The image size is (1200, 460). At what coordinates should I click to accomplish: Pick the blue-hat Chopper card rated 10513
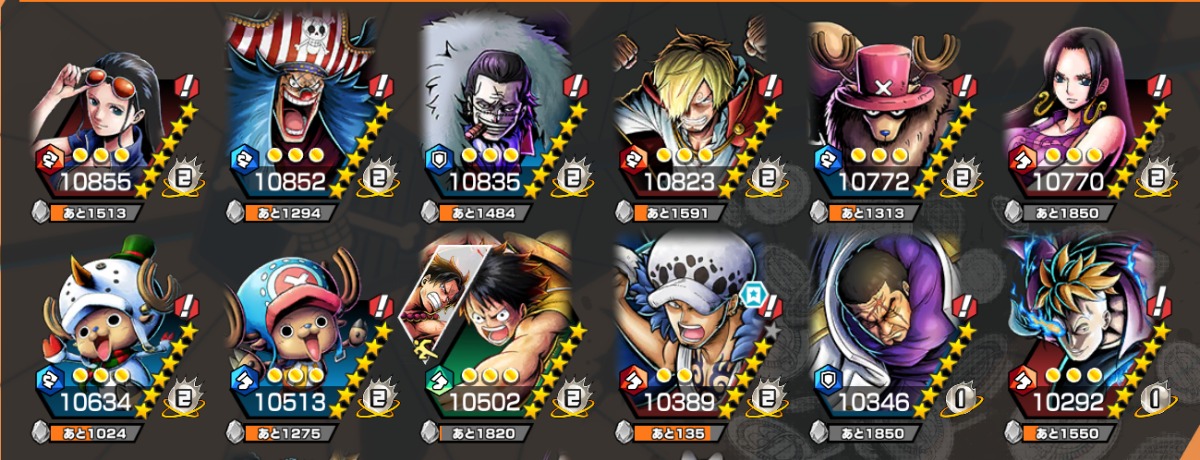coord(292,340)
